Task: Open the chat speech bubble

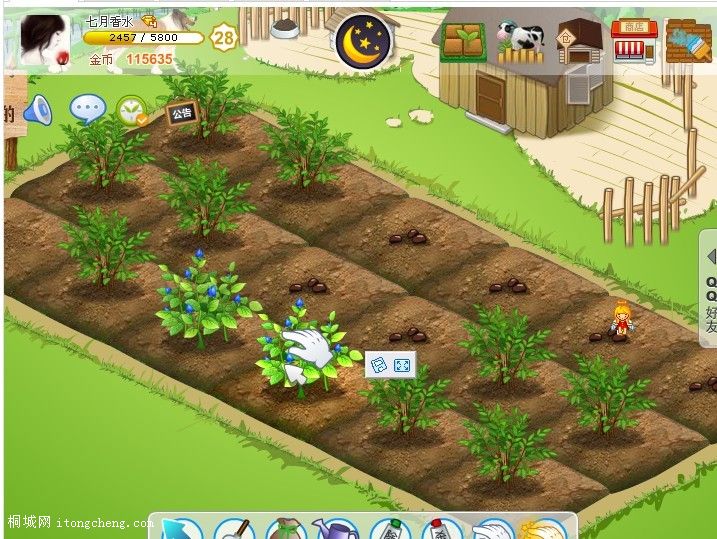Action: tap(87, 108)
